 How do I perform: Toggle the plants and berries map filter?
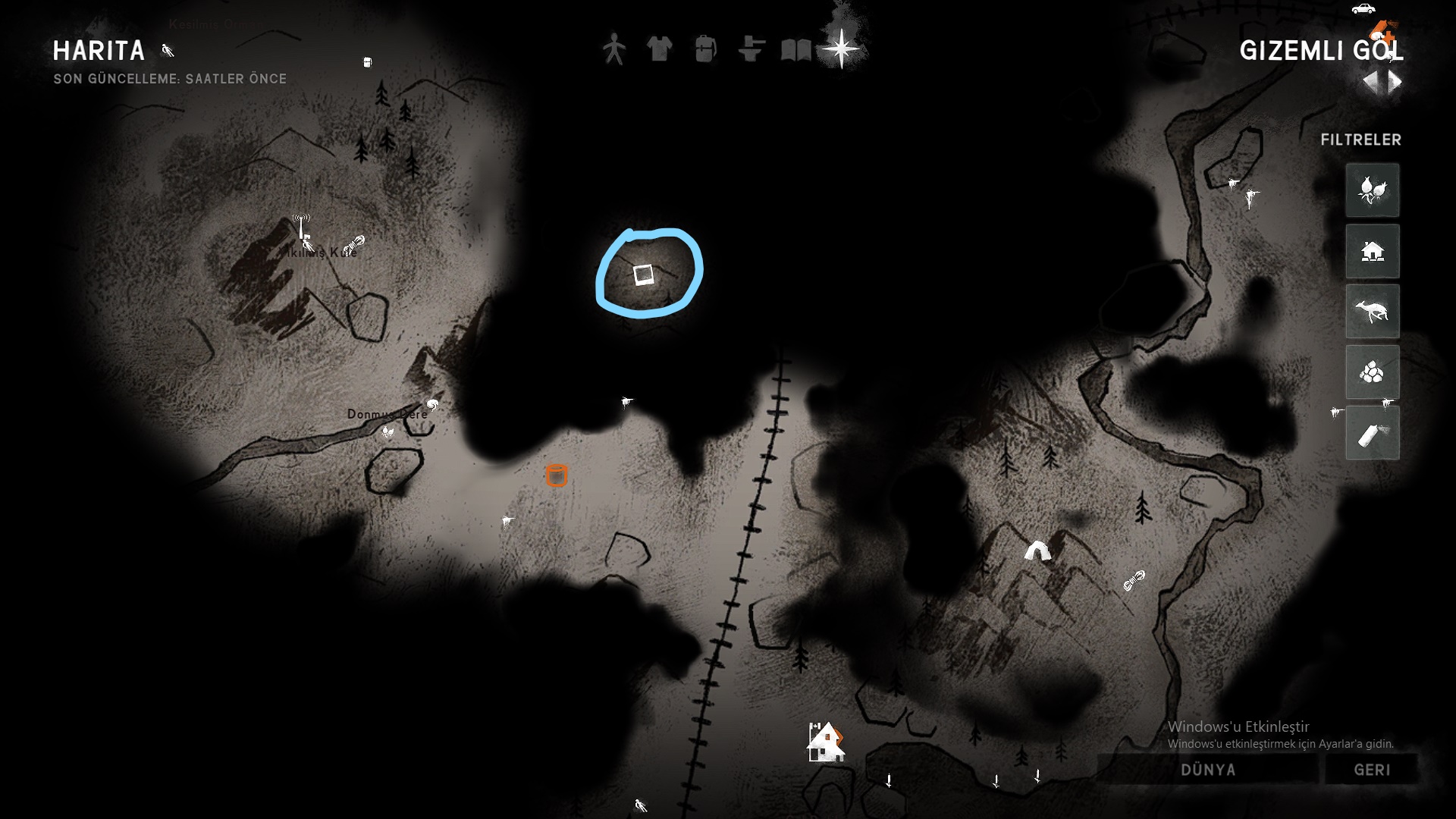(1373, 190)
